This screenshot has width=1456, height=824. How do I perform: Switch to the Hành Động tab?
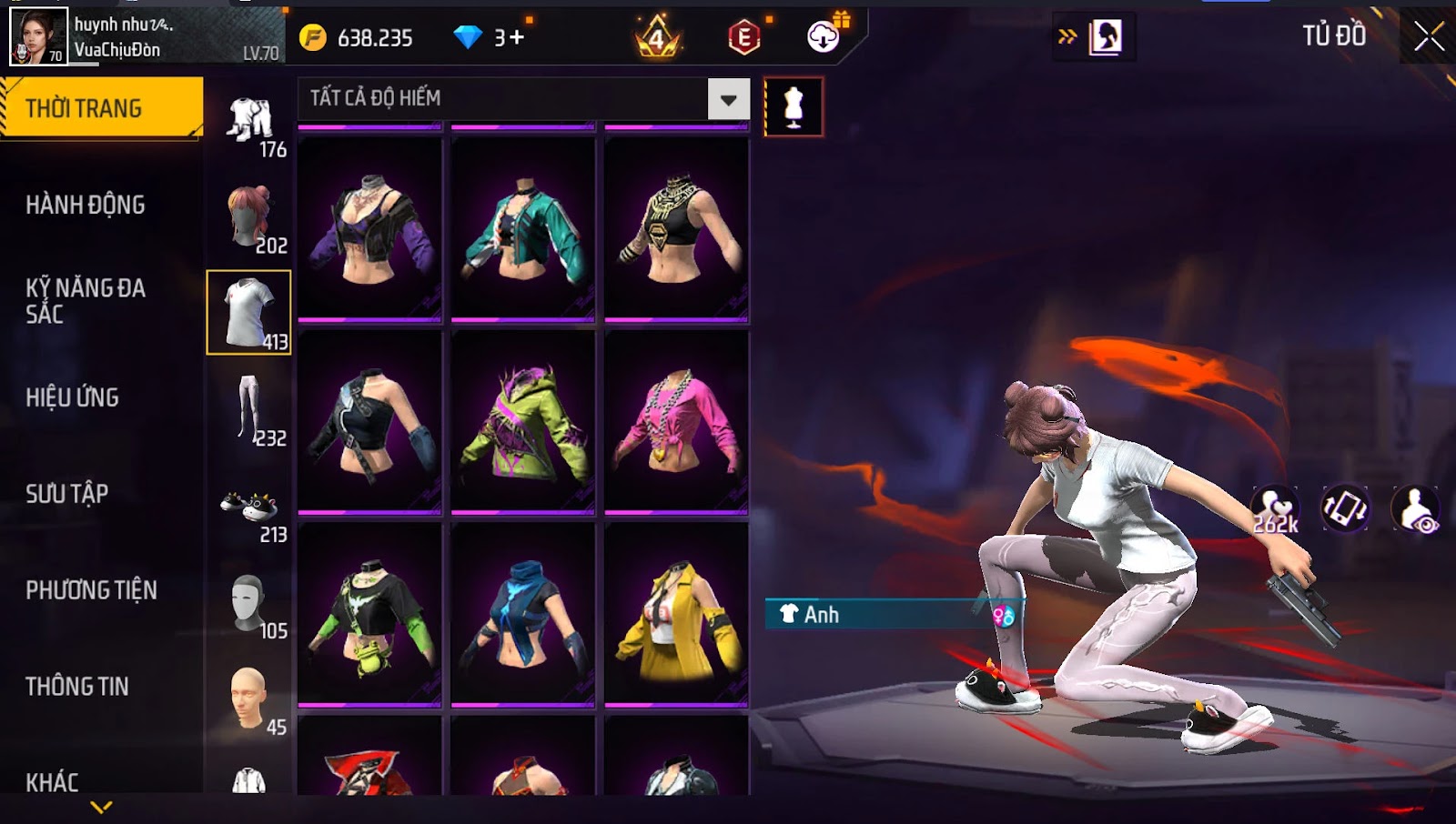coord(86,205)
